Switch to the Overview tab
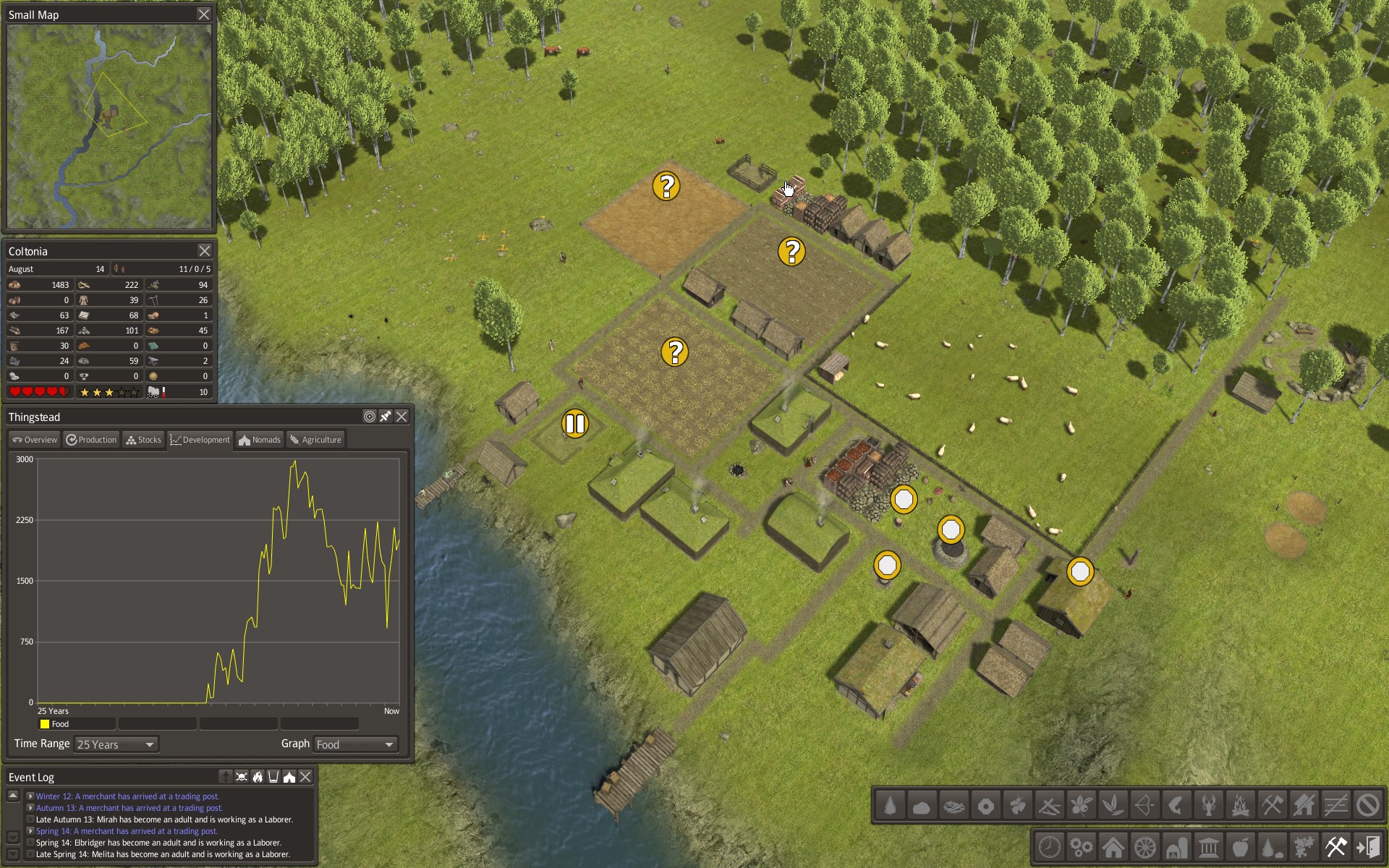 point(34,440)
